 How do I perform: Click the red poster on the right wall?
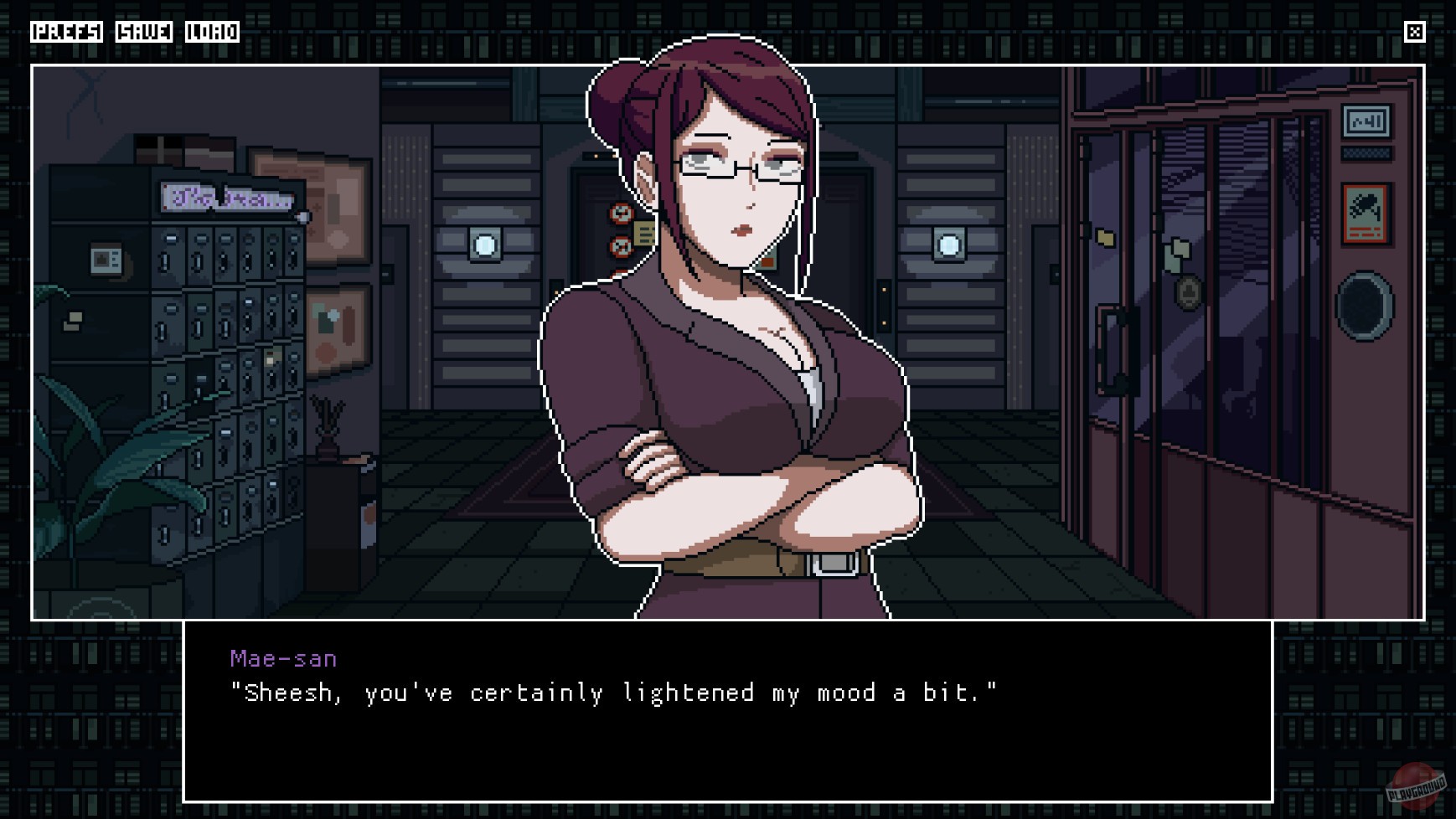(1366, 214)
